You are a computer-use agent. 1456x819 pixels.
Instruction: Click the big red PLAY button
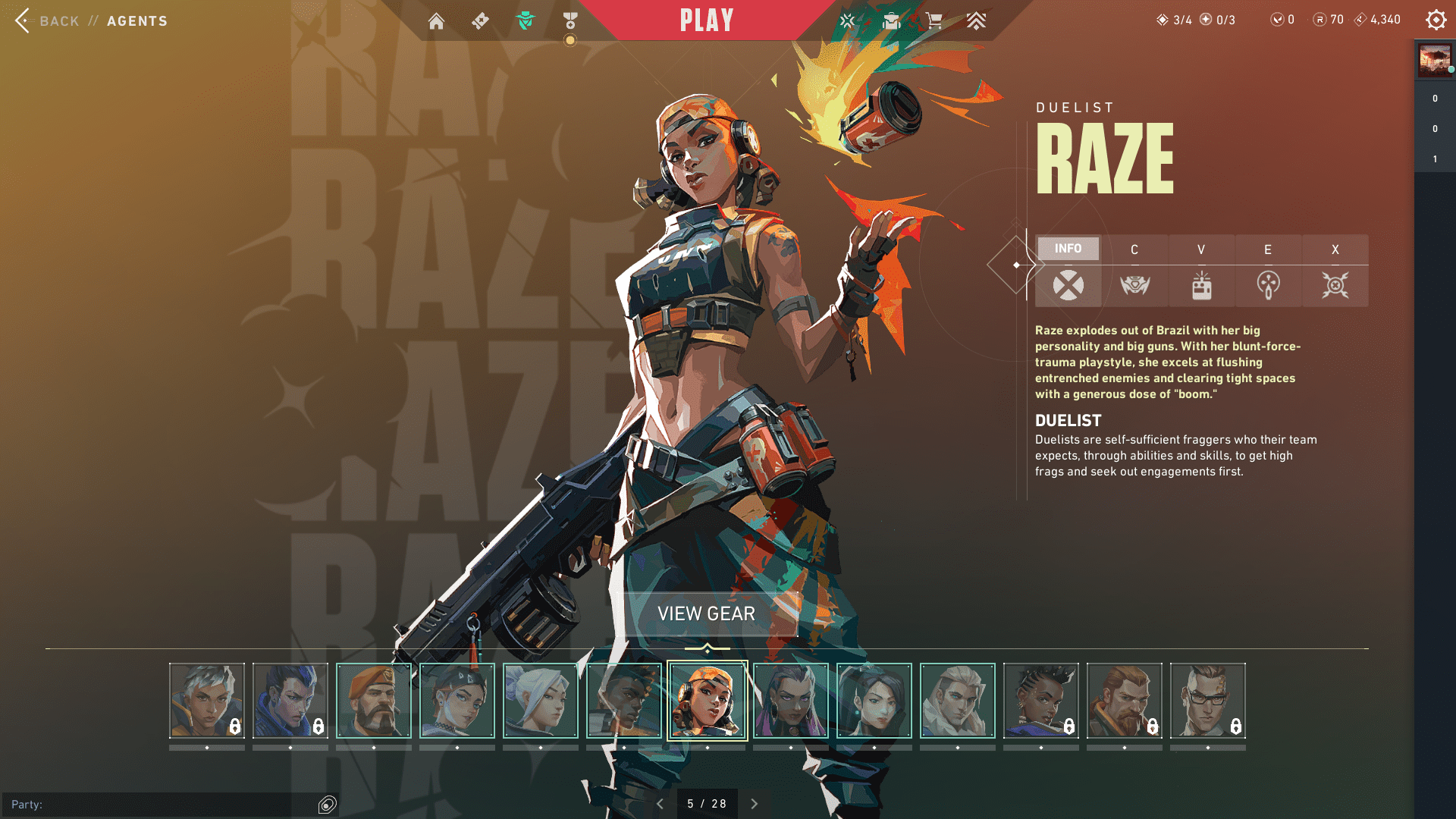[x=706, y=20]
